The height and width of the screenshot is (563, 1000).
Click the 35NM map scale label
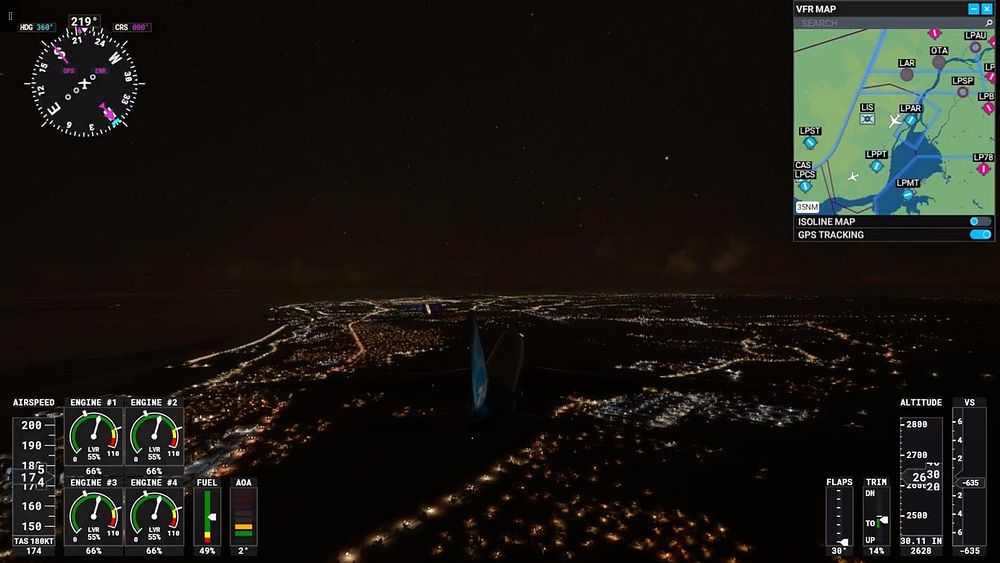pos(808,207)
